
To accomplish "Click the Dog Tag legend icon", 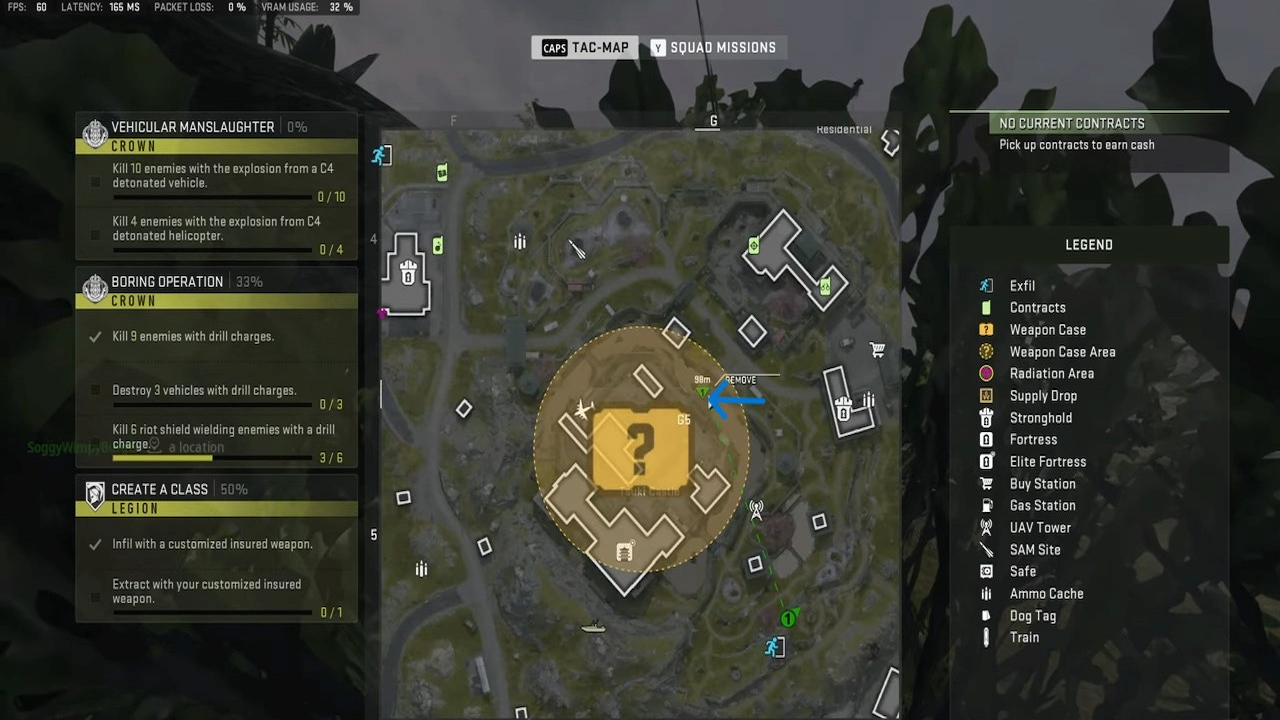I will tap(986, 615).
